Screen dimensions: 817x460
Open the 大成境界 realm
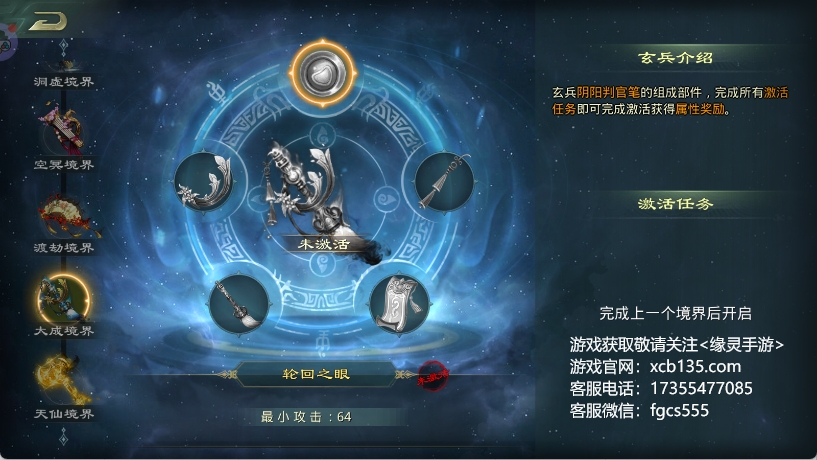[x=63, y=300]
